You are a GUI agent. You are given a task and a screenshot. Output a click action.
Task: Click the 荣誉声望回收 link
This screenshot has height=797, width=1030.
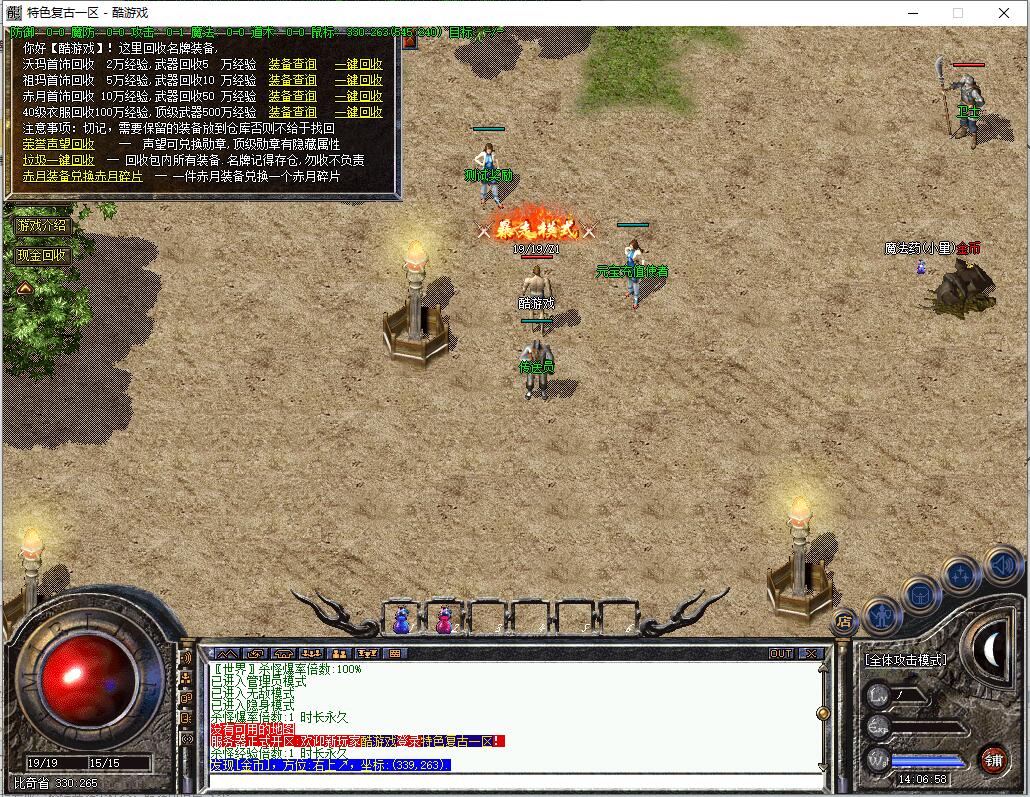pyautogui.click(x=59, y=144)
